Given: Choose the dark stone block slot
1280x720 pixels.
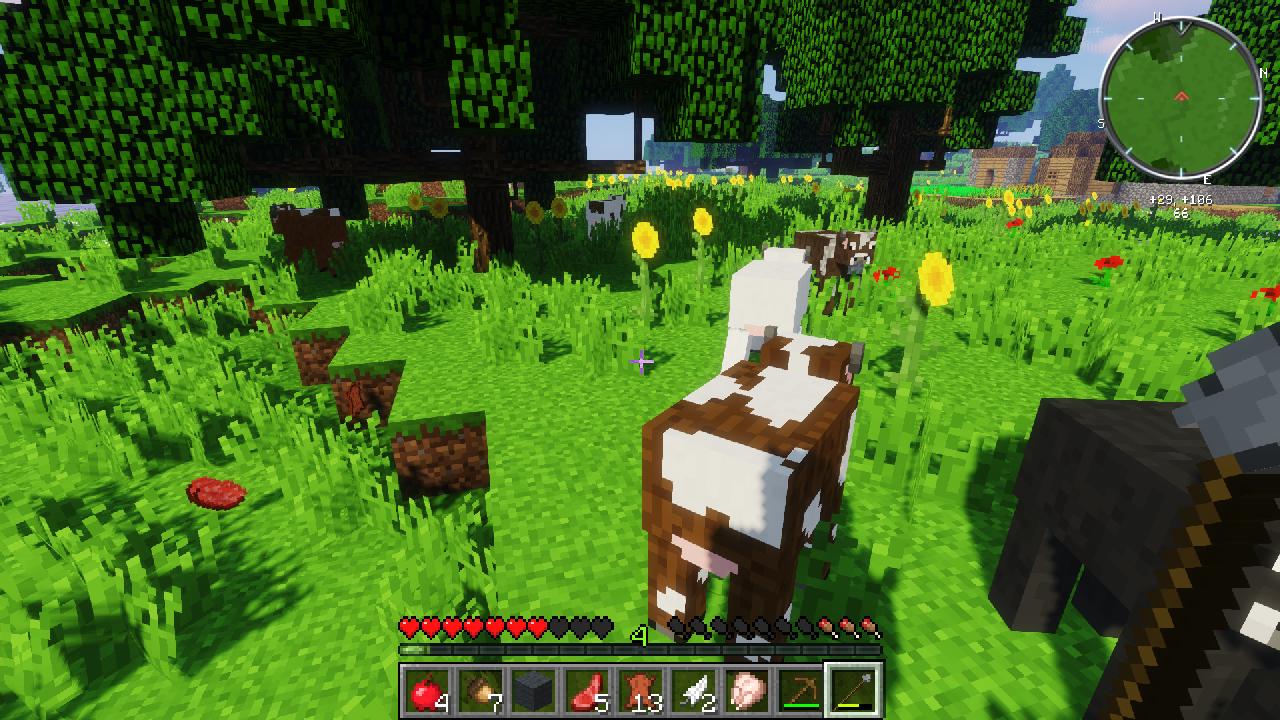Looking at the screenshot, I should (x=533, y=691).
